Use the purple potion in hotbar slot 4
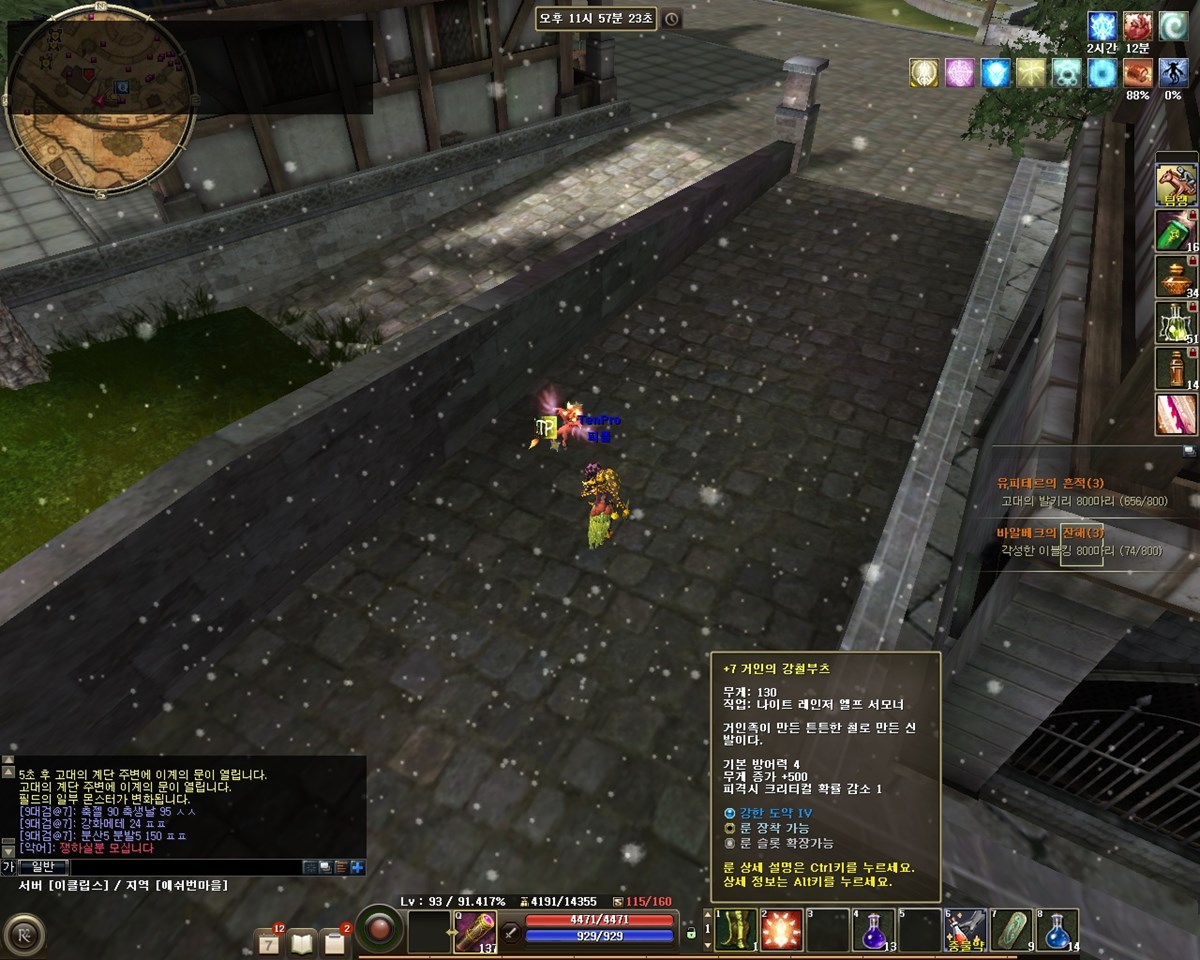Screen dimensions: 1200x960 click(x=873, y=930)
